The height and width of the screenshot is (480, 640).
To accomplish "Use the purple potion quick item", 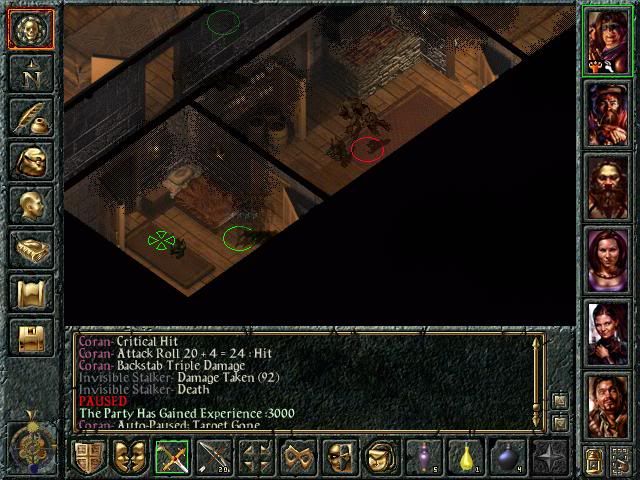I will click(x=423, y=458).
